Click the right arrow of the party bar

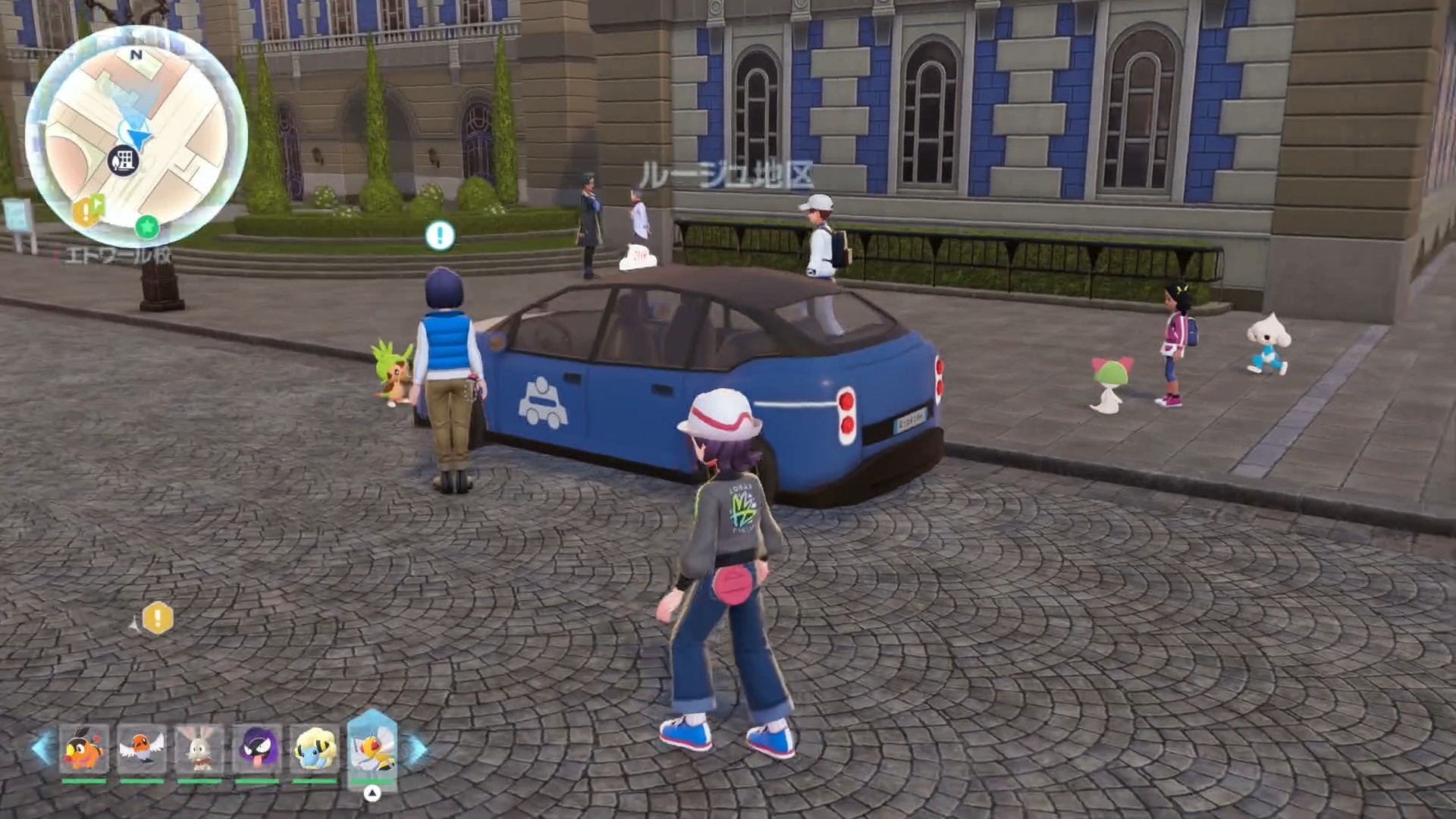click(x=415, y=748)
